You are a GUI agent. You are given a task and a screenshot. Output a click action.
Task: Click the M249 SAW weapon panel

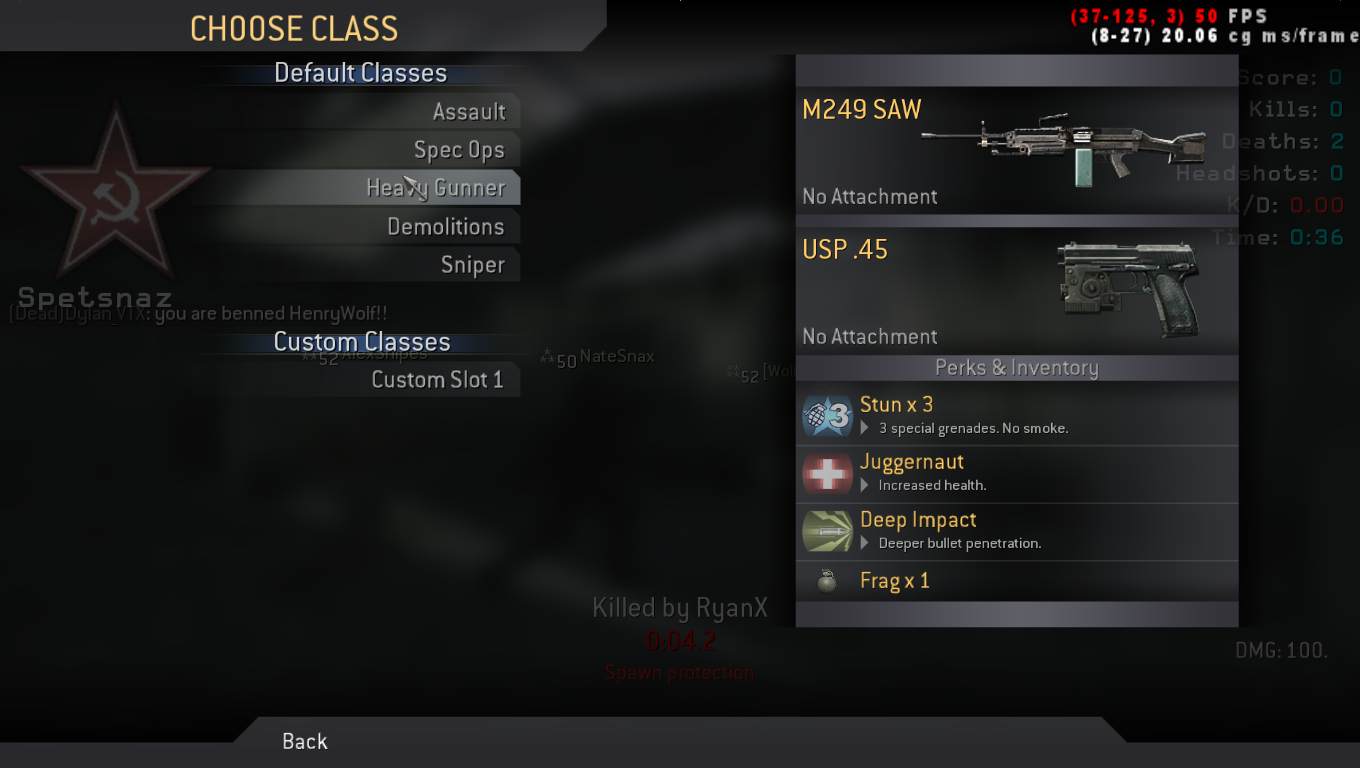click(1016, 151)
